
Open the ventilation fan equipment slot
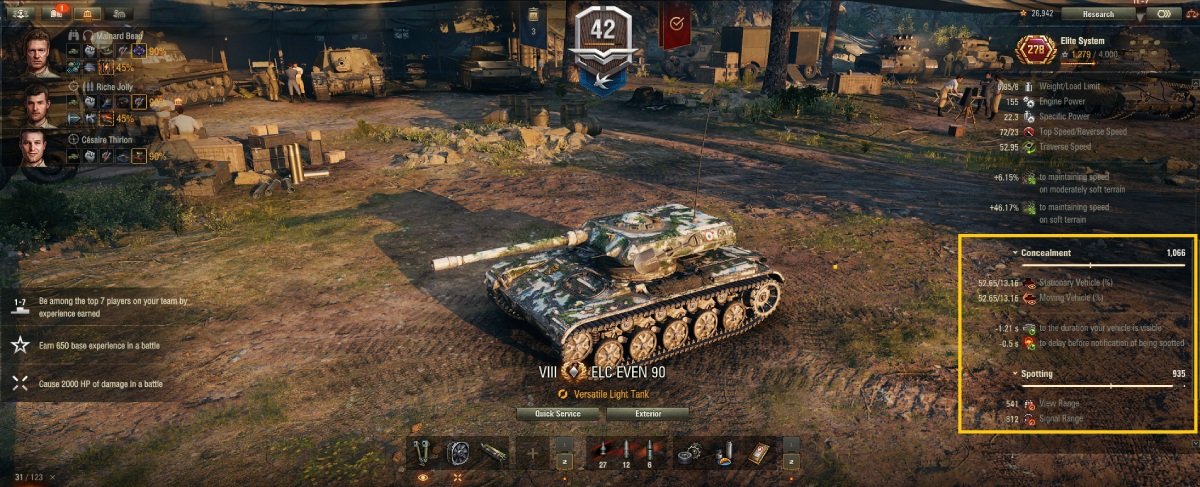pos(458,454)
